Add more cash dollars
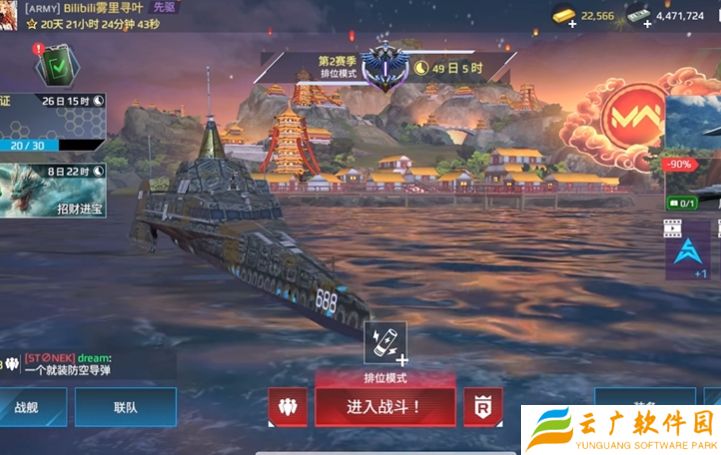721x455 pixels. pos(638,15)
